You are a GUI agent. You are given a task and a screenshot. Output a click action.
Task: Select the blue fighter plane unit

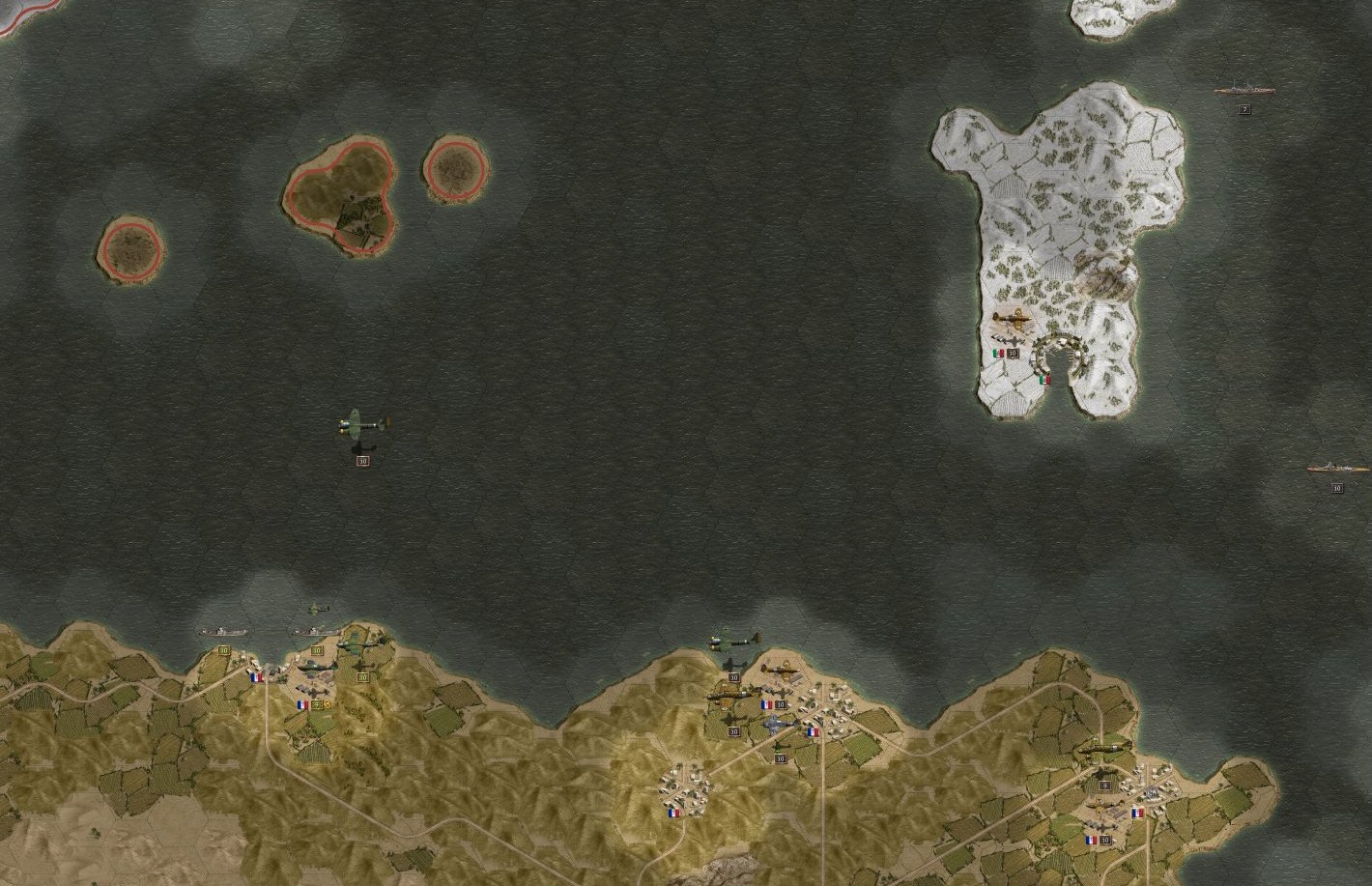[780, 725]
